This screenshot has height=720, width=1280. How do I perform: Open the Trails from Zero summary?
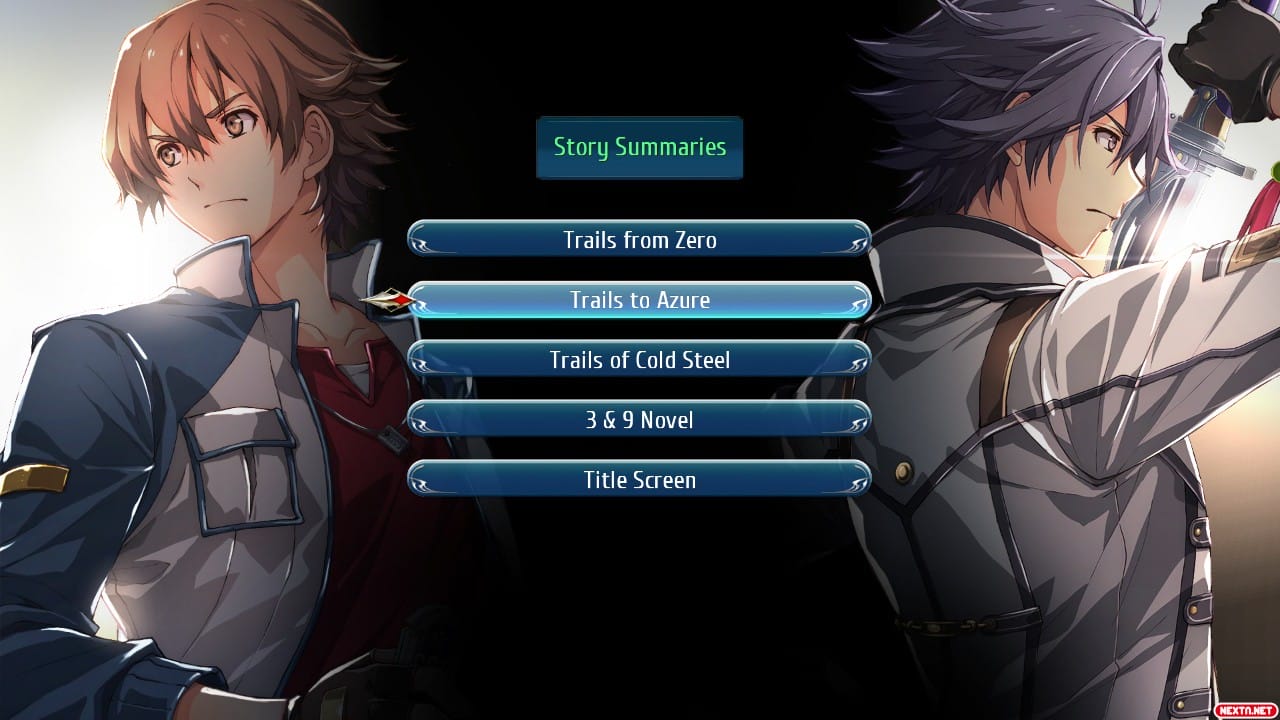pos(639,240)
